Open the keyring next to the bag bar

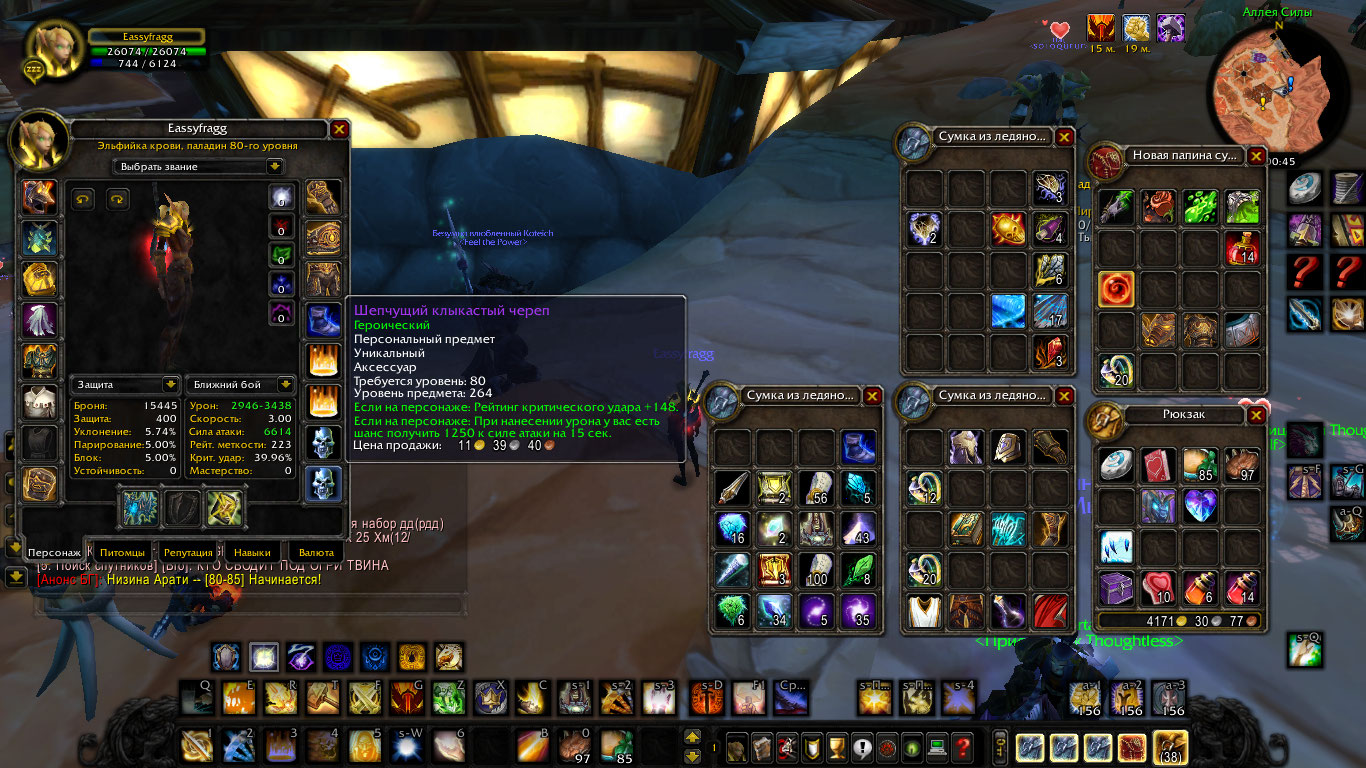[999, 746]
